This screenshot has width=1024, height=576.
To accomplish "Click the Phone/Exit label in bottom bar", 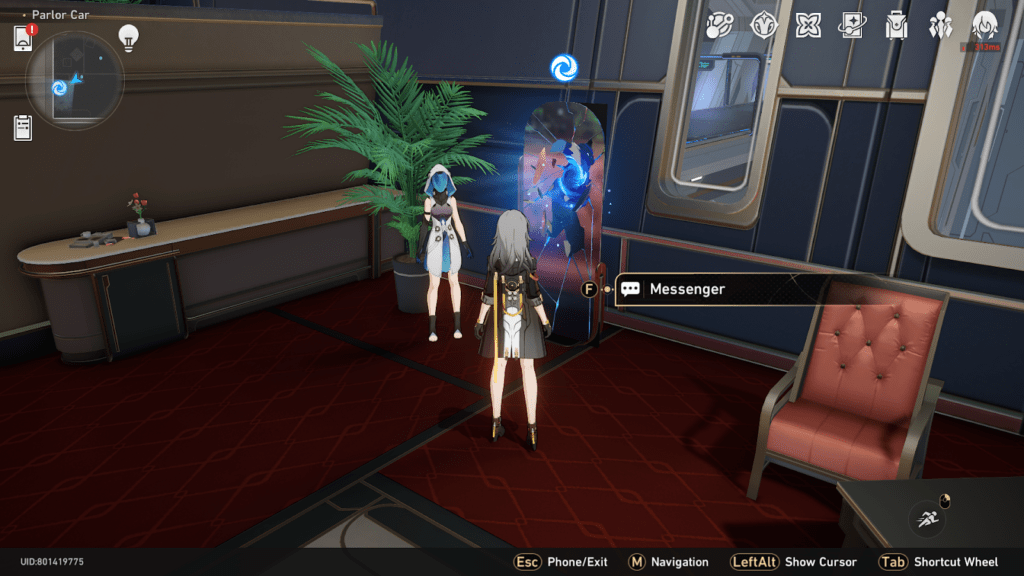I will point(577,562).
